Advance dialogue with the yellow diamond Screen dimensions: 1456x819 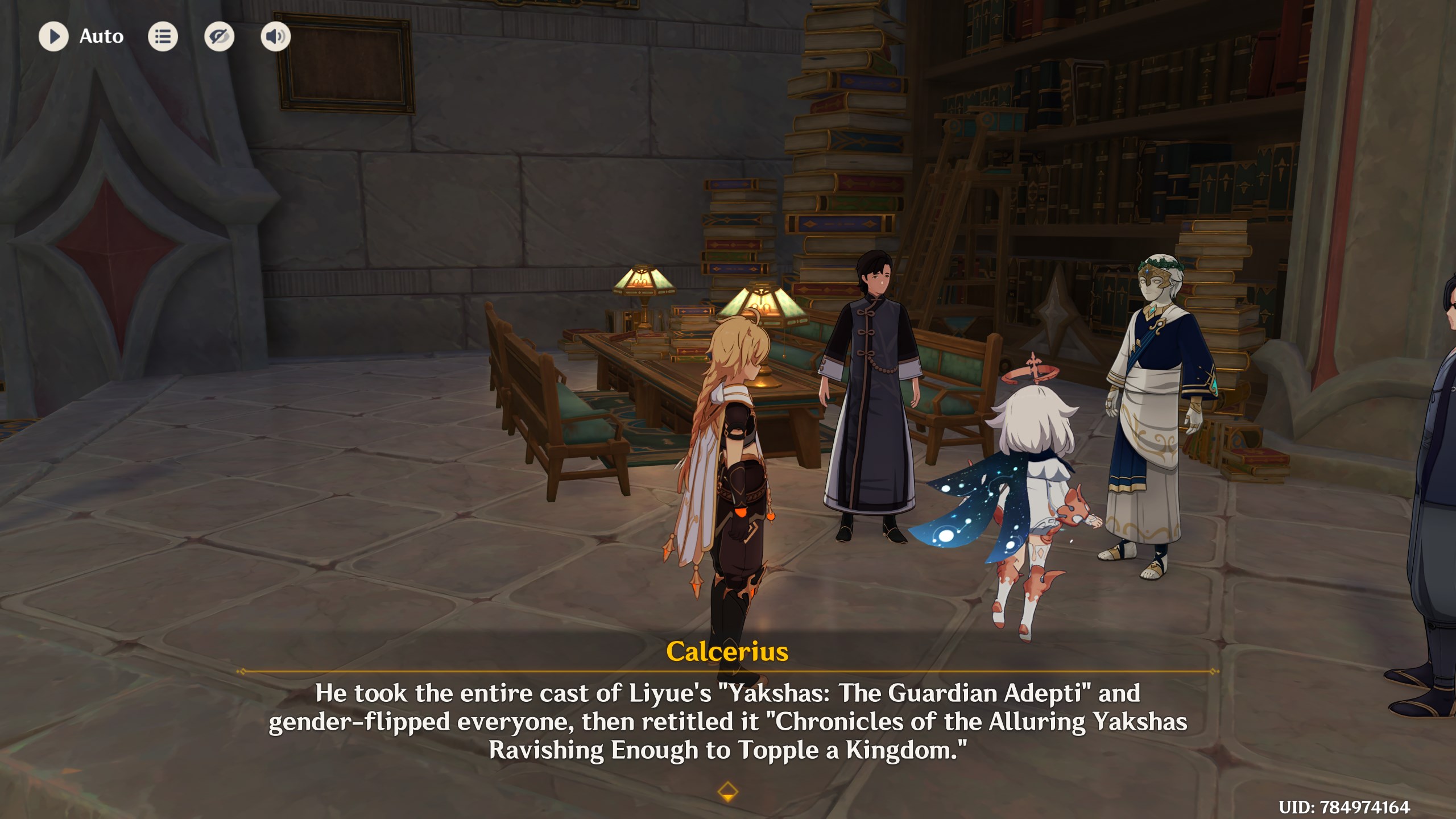point(727,791)
